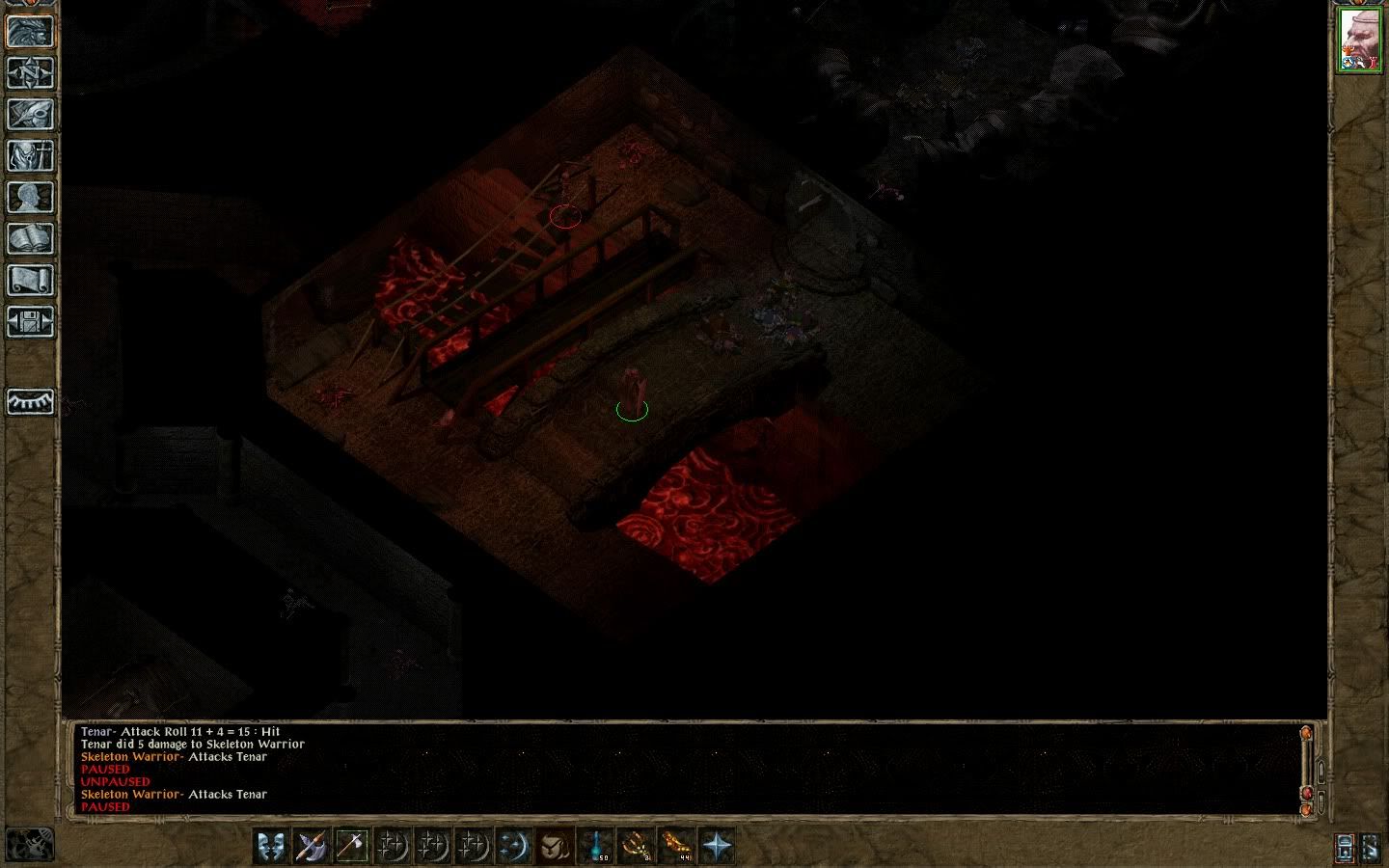Open the options floppy disk button
Image resolution: width=1389 pixels, height=868 pixels.
click(30, 321)
